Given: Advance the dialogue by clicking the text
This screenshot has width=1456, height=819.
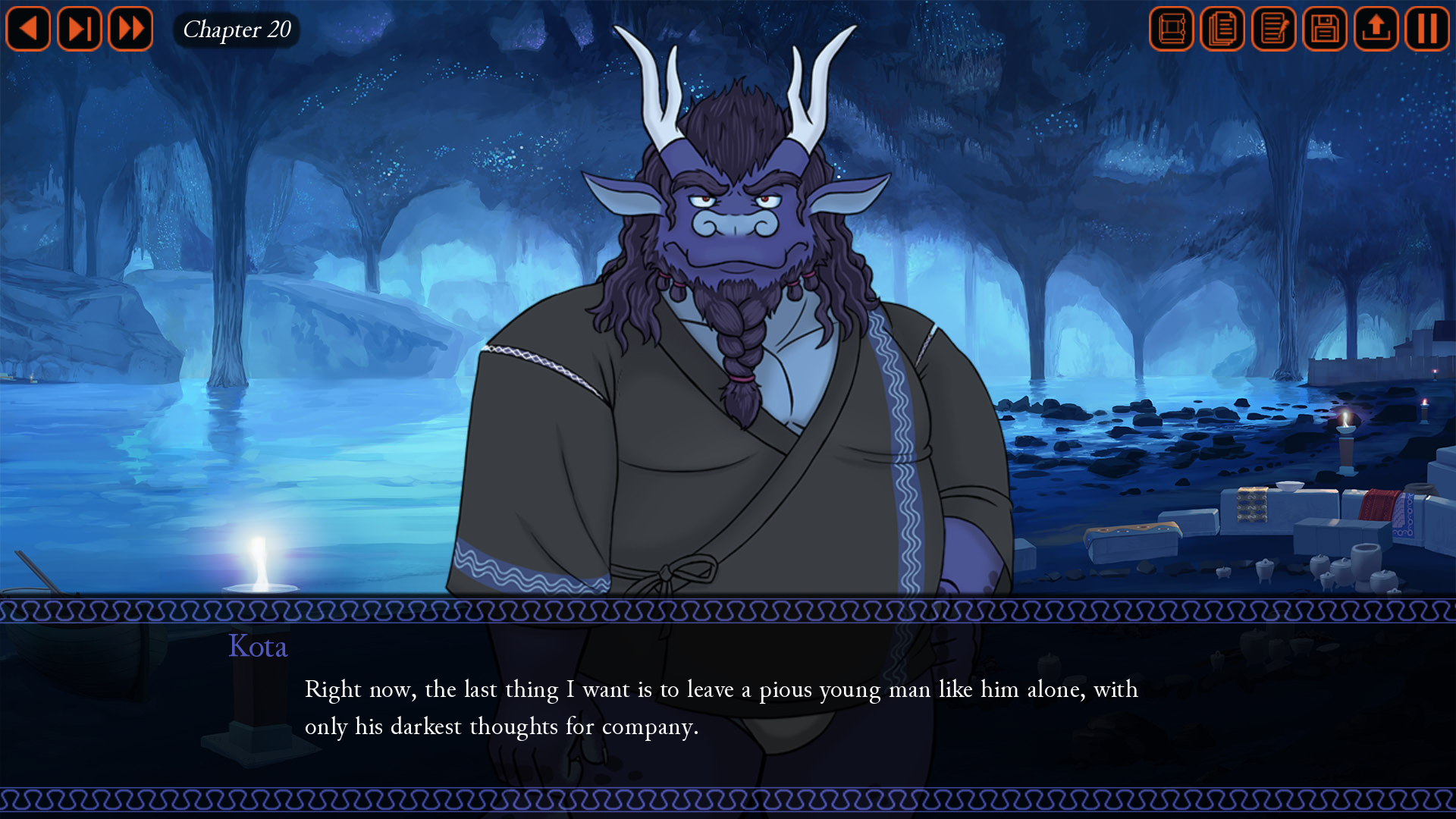Looking at the screenshot, I should (x=720, y=705).
